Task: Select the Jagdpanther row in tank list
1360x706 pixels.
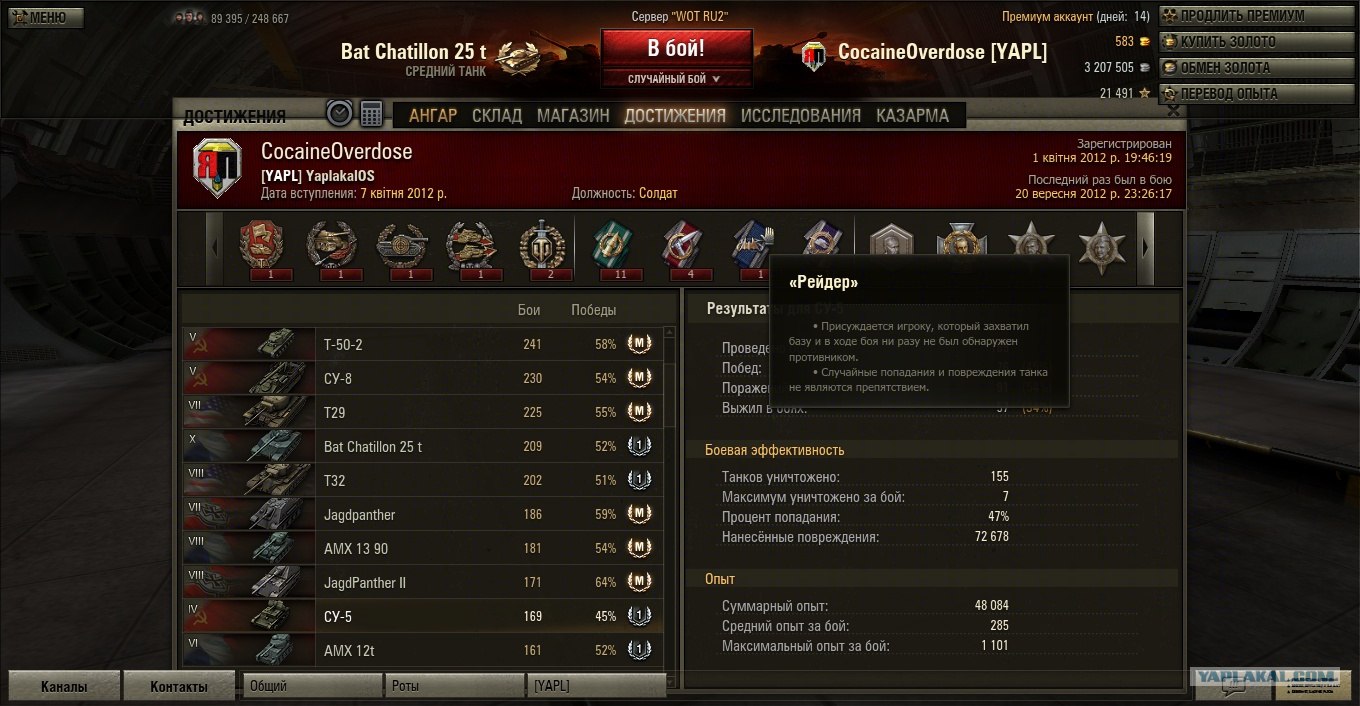Action: point(420,514)
